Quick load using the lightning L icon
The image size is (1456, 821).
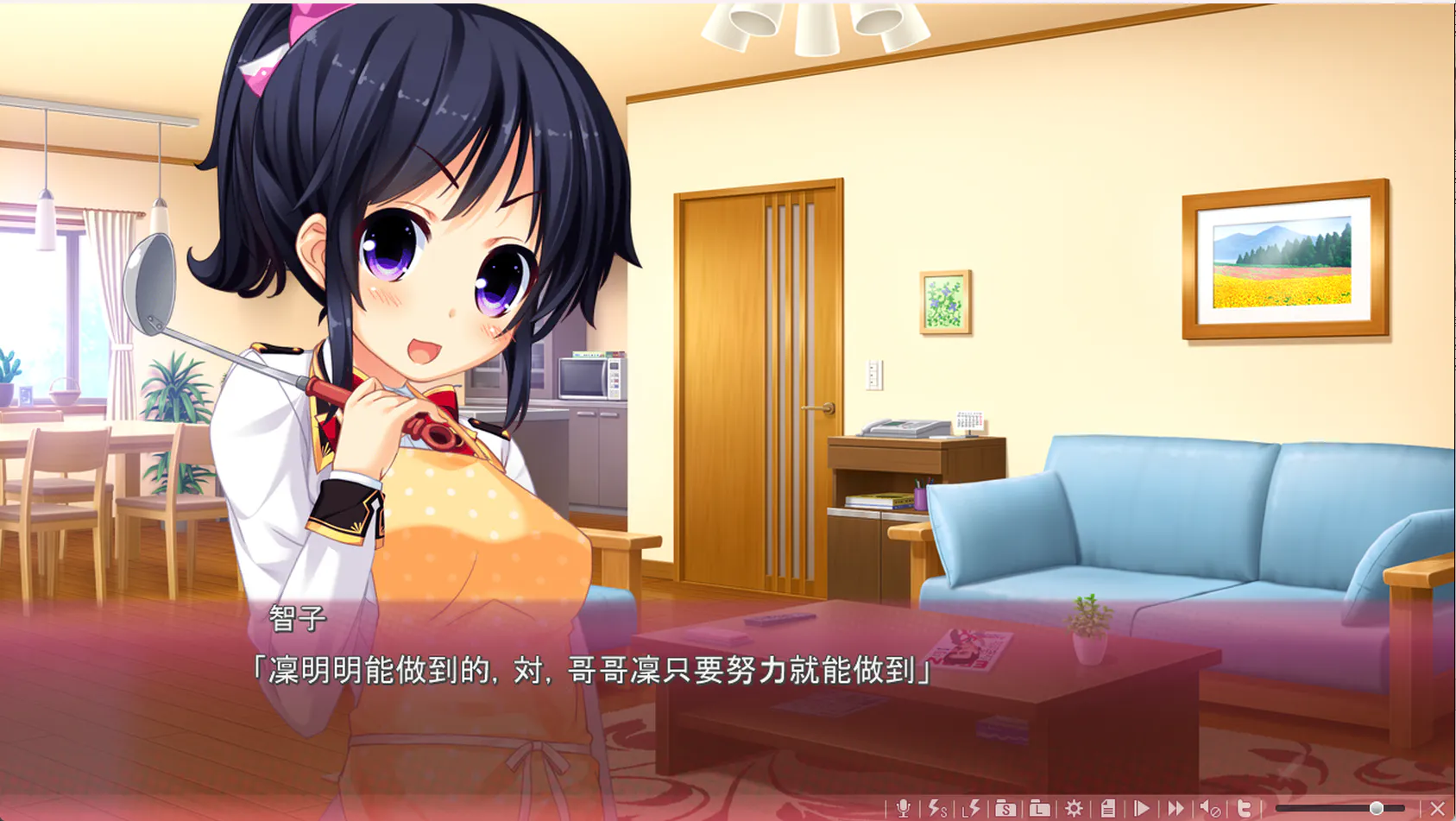tap(972, 808)
